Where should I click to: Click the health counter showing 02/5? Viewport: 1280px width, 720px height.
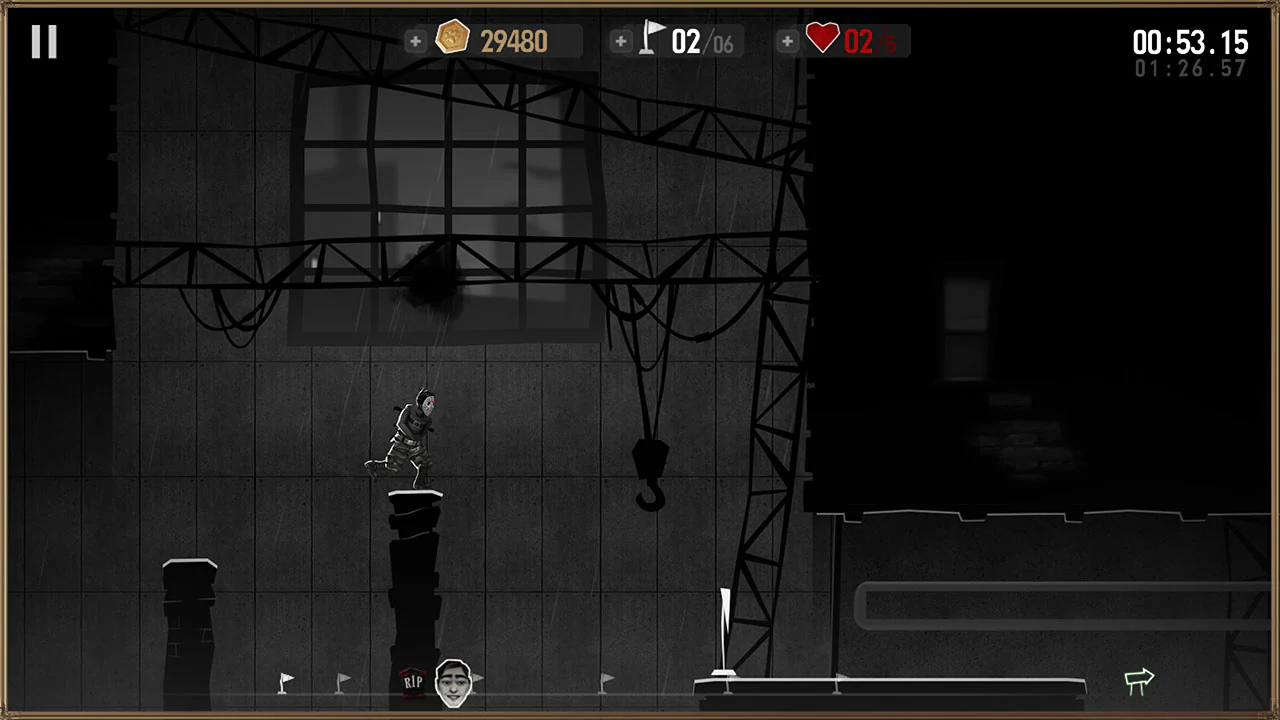pos(868,41)
